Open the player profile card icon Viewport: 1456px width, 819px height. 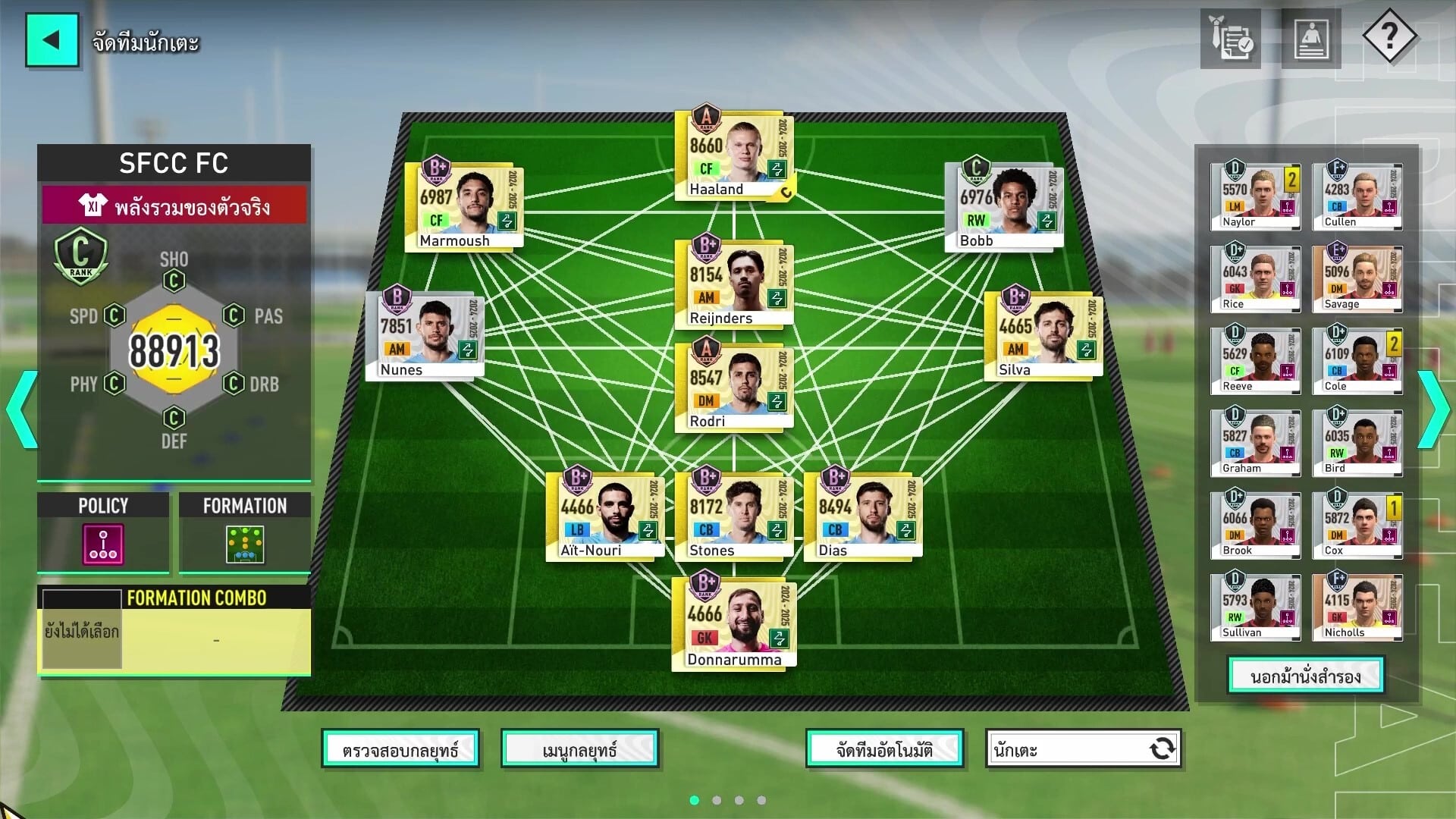click(x=1310, y=39)
